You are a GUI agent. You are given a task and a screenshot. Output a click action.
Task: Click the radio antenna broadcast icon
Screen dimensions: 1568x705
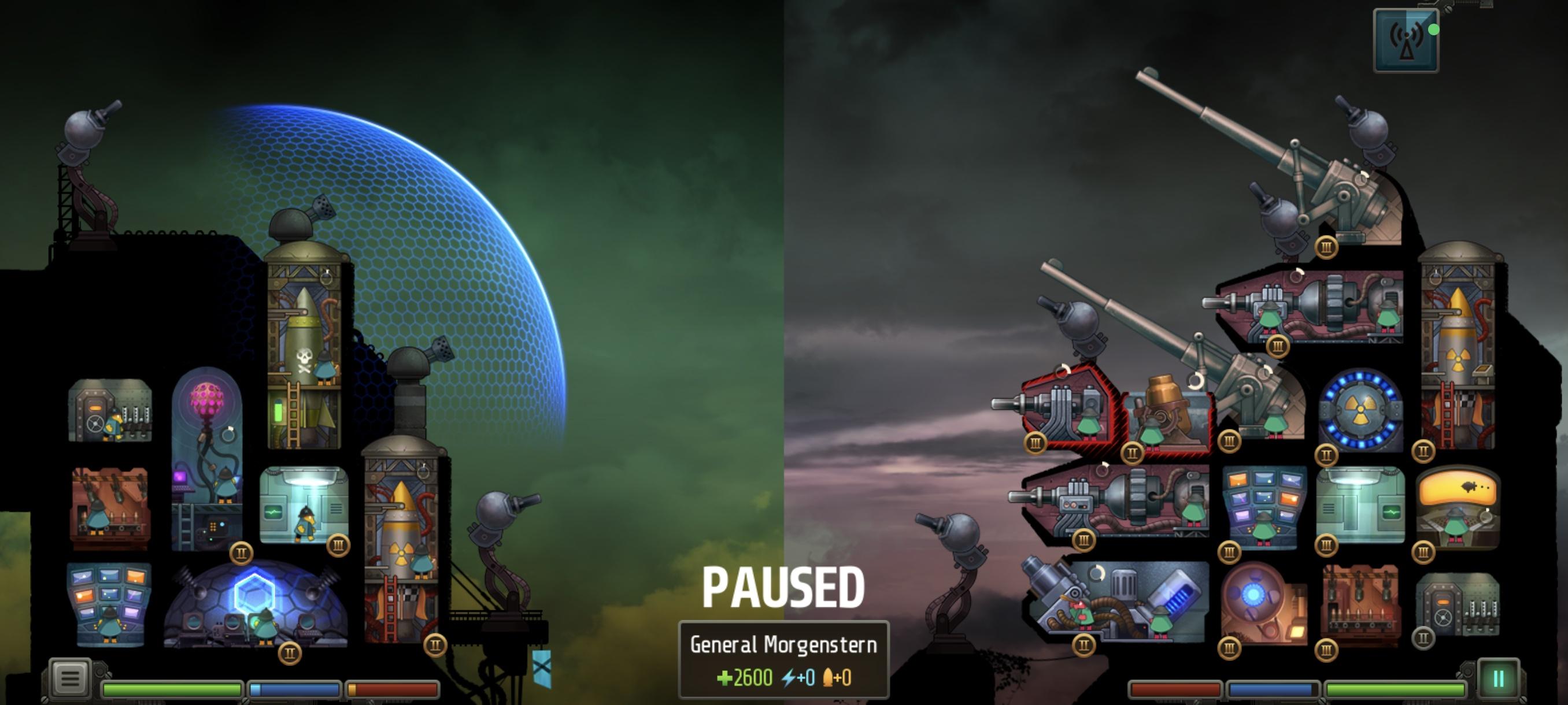coord(1406,41)
